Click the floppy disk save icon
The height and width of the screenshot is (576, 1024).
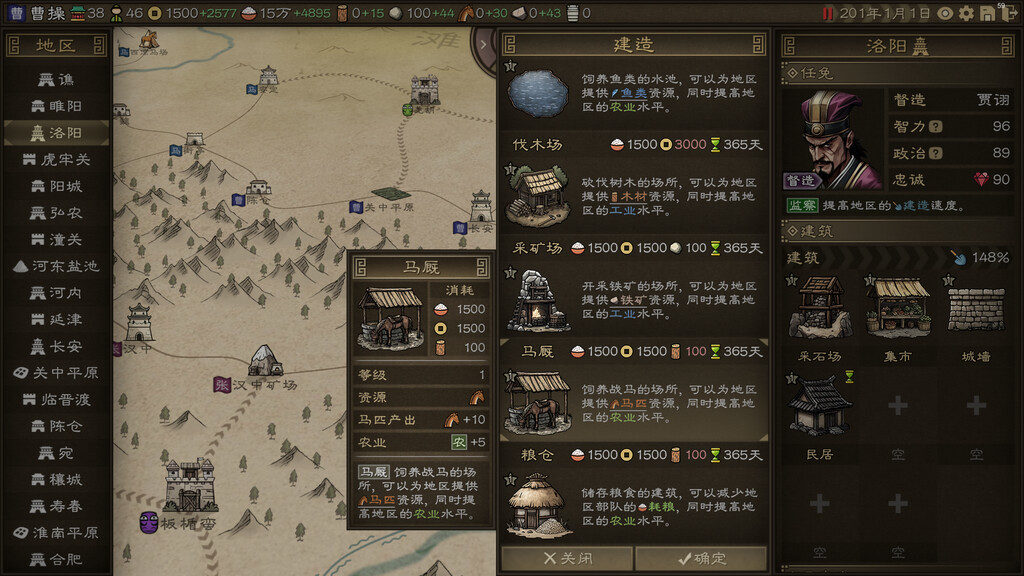[987, 13]
